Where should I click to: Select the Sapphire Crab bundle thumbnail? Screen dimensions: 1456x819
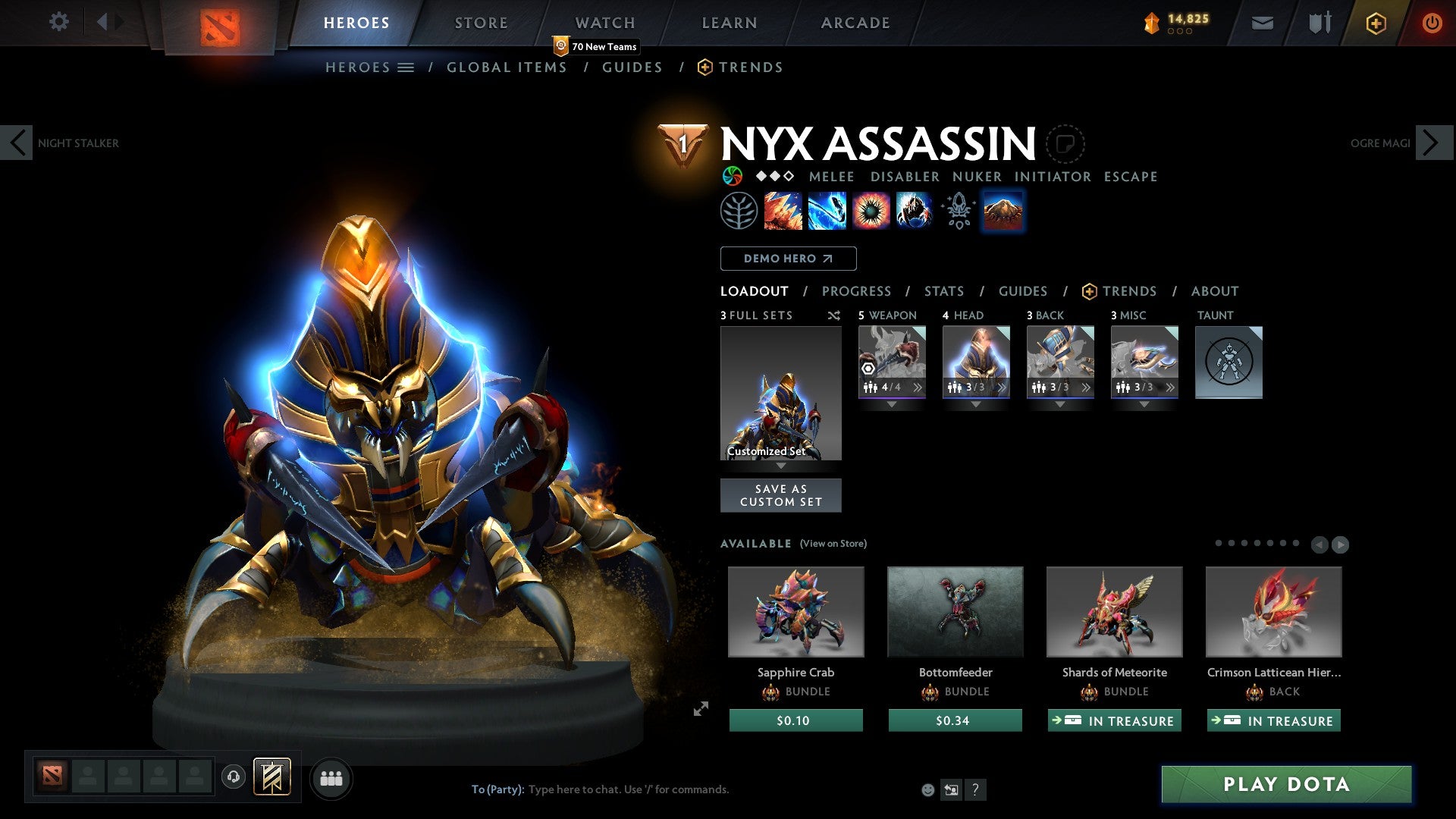tap(795, 611)
